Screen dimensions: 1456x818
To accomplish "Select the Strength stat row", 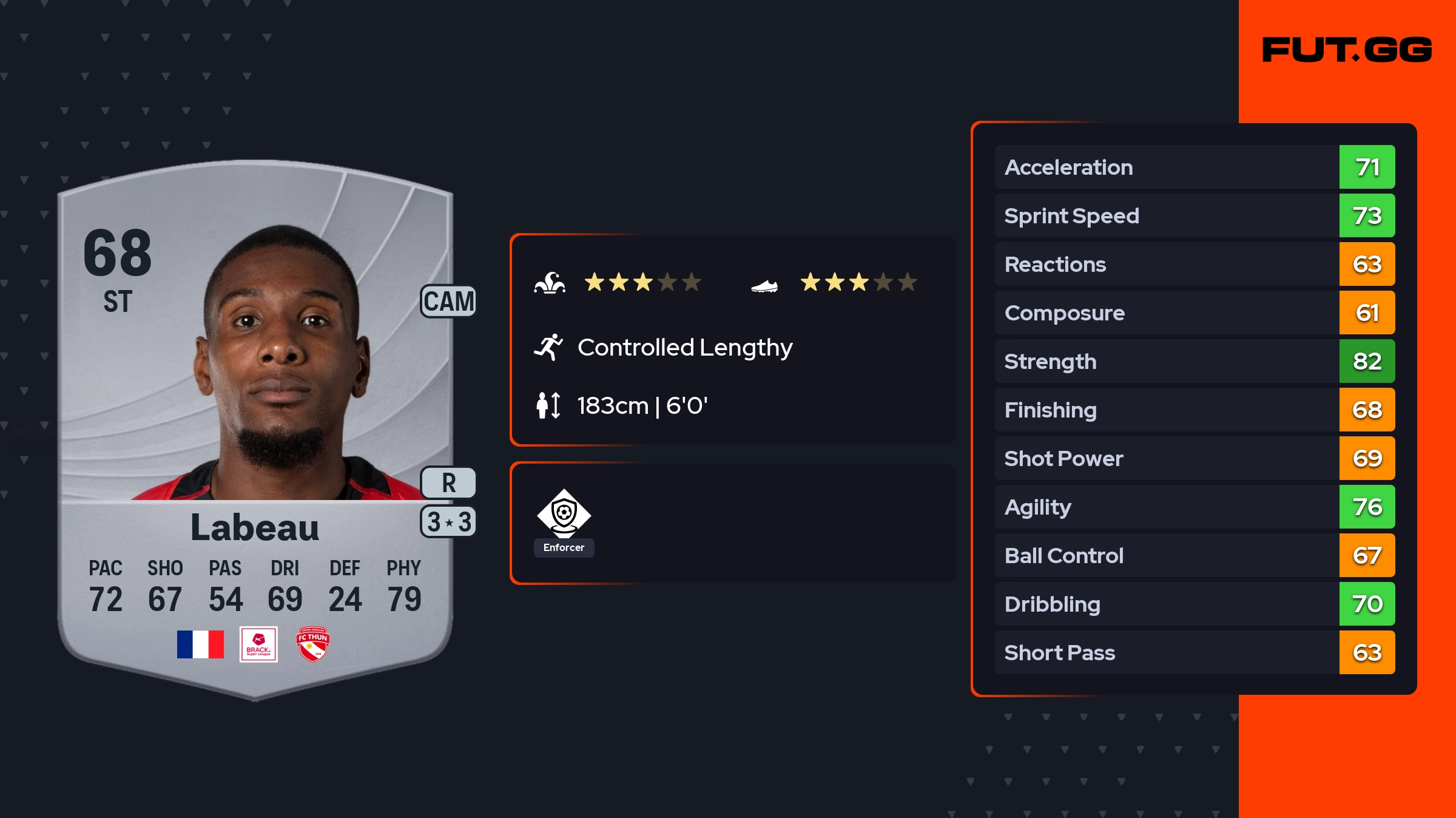I will click(x=1194, y=361).
